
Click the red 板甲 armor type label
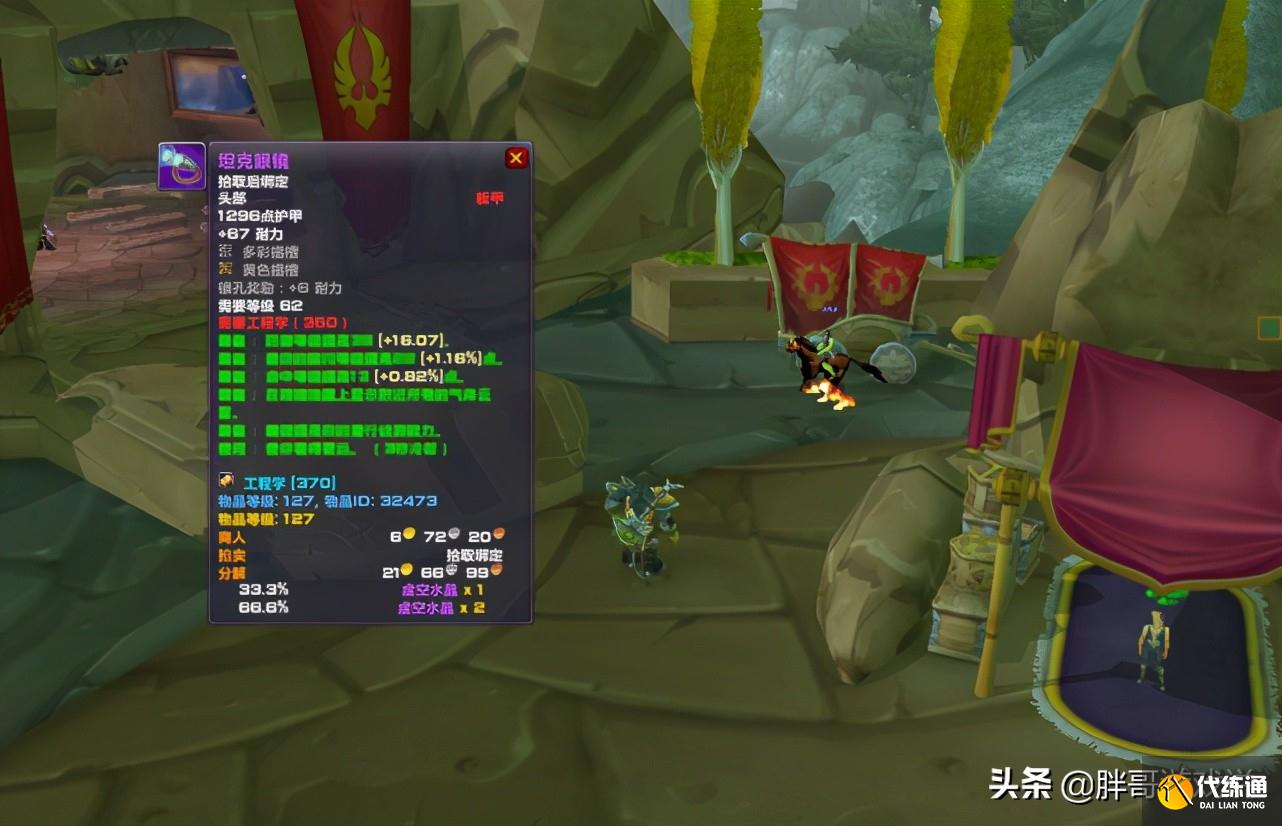click(488, 197)
